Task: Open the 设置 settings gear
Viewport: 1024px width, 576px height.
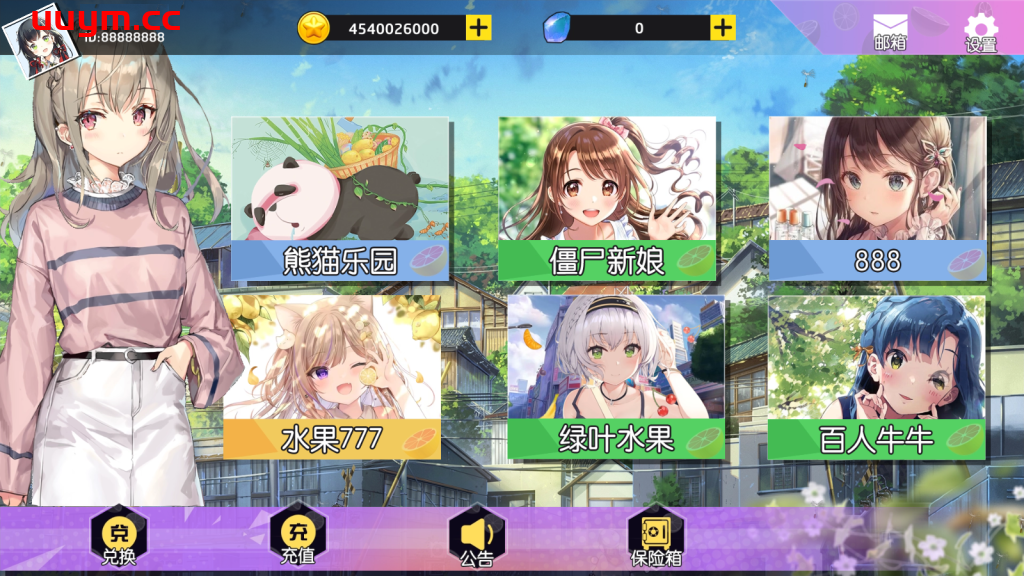Action: point(981,32)
